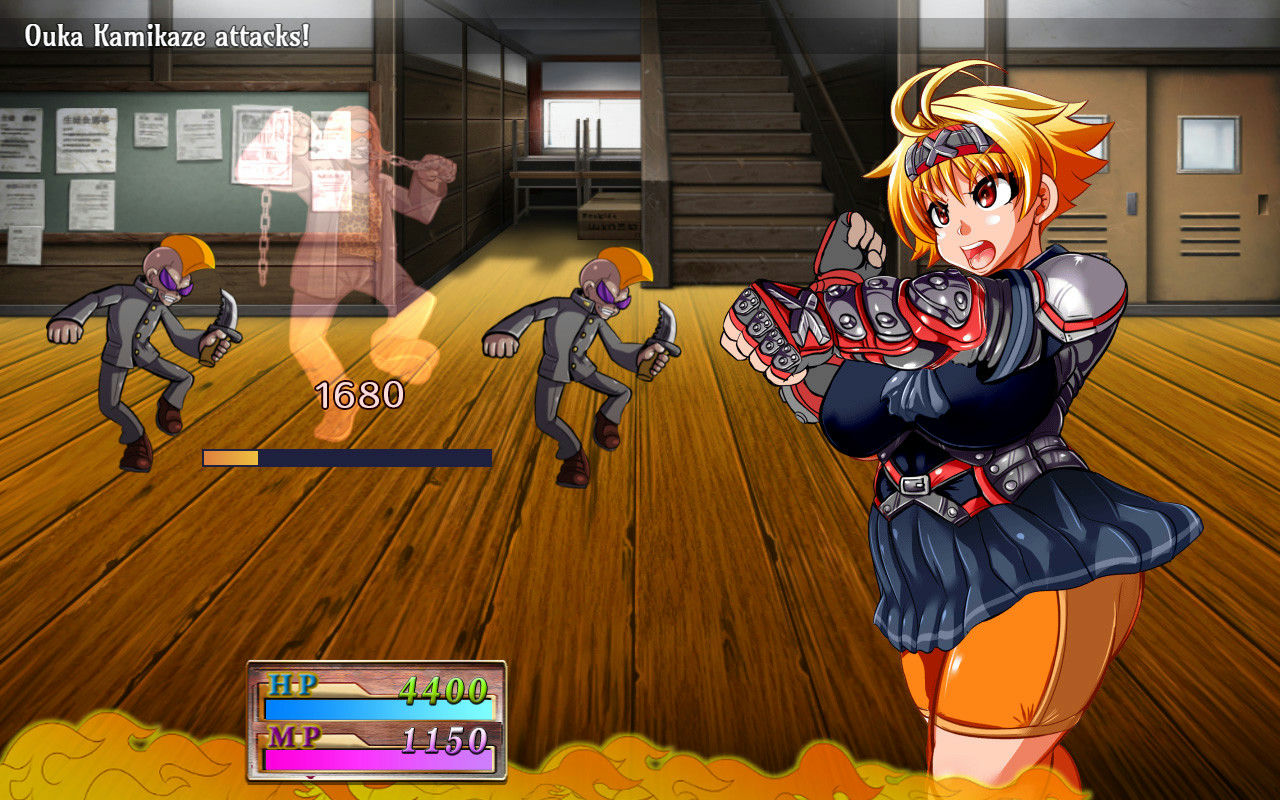Click the ghost enemy's brass knuckle fist
The image size is (1280, 800).
point(432,175)
